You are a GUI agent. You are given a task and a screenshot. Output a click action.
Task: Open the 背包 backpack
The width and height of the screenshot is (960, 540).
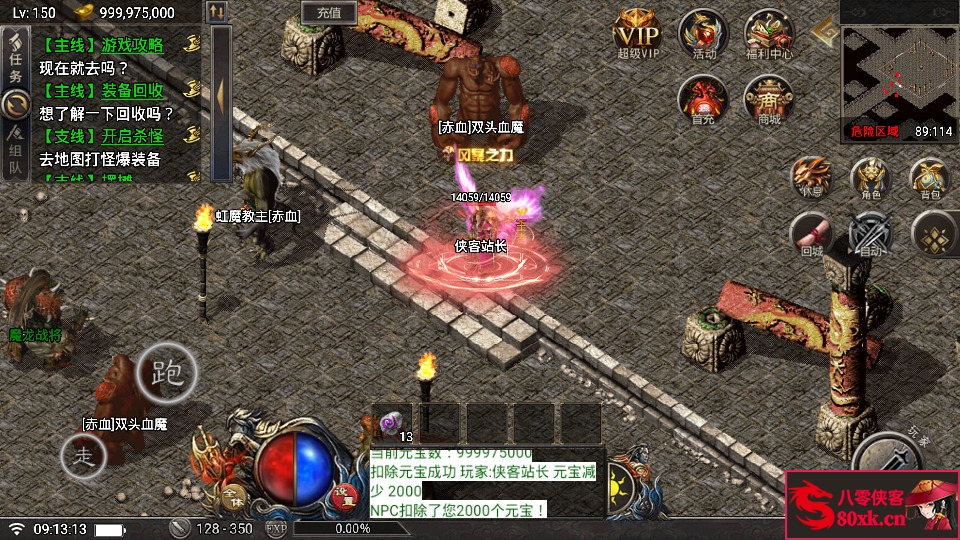[929, 178]
